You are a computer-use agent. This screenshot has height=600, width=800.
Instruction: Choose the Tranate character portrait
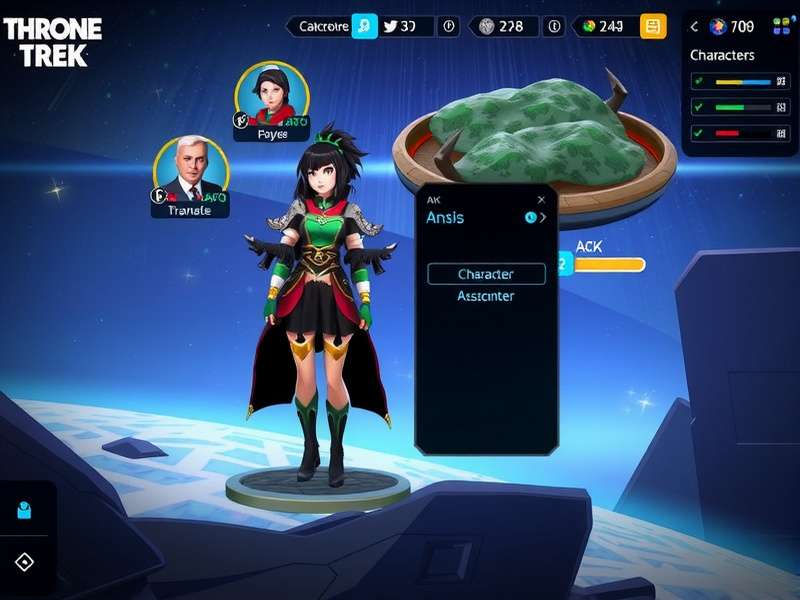point(190,173)
